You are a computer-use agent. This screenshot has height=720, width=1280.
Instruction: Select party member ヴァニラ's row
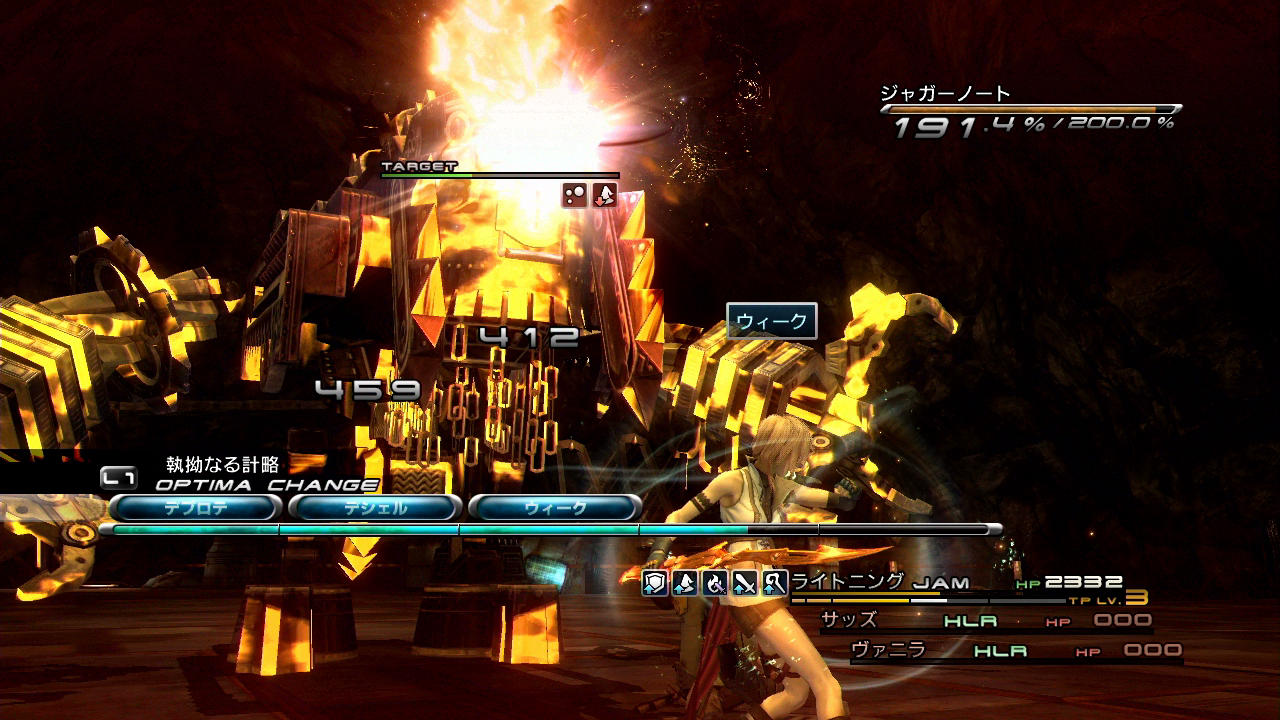1015,651
